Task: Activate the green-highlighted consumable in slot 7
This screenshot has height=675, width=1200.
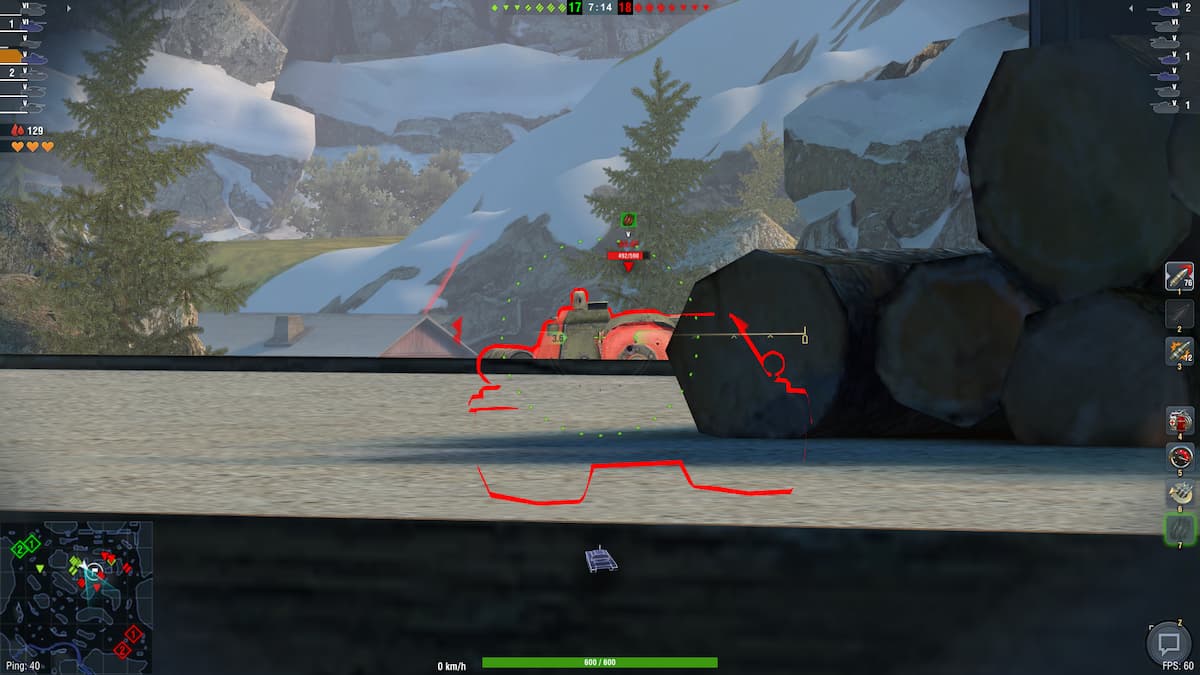Action: point(1179,528)
